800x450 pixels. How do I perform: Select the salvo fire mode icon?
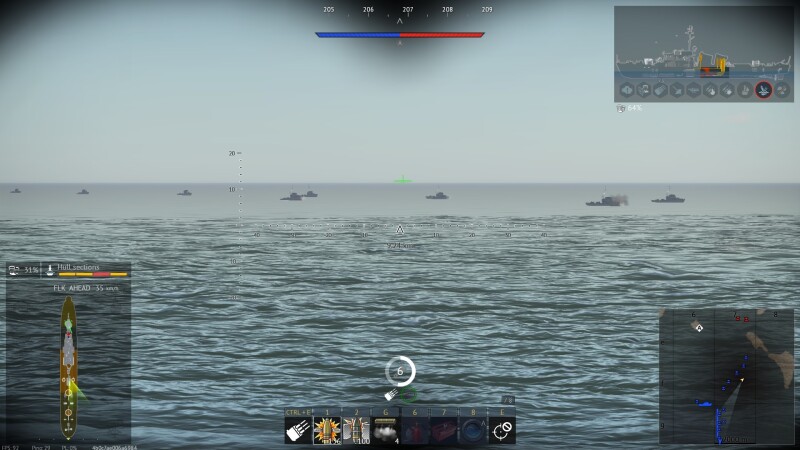(x=297, y=431)
